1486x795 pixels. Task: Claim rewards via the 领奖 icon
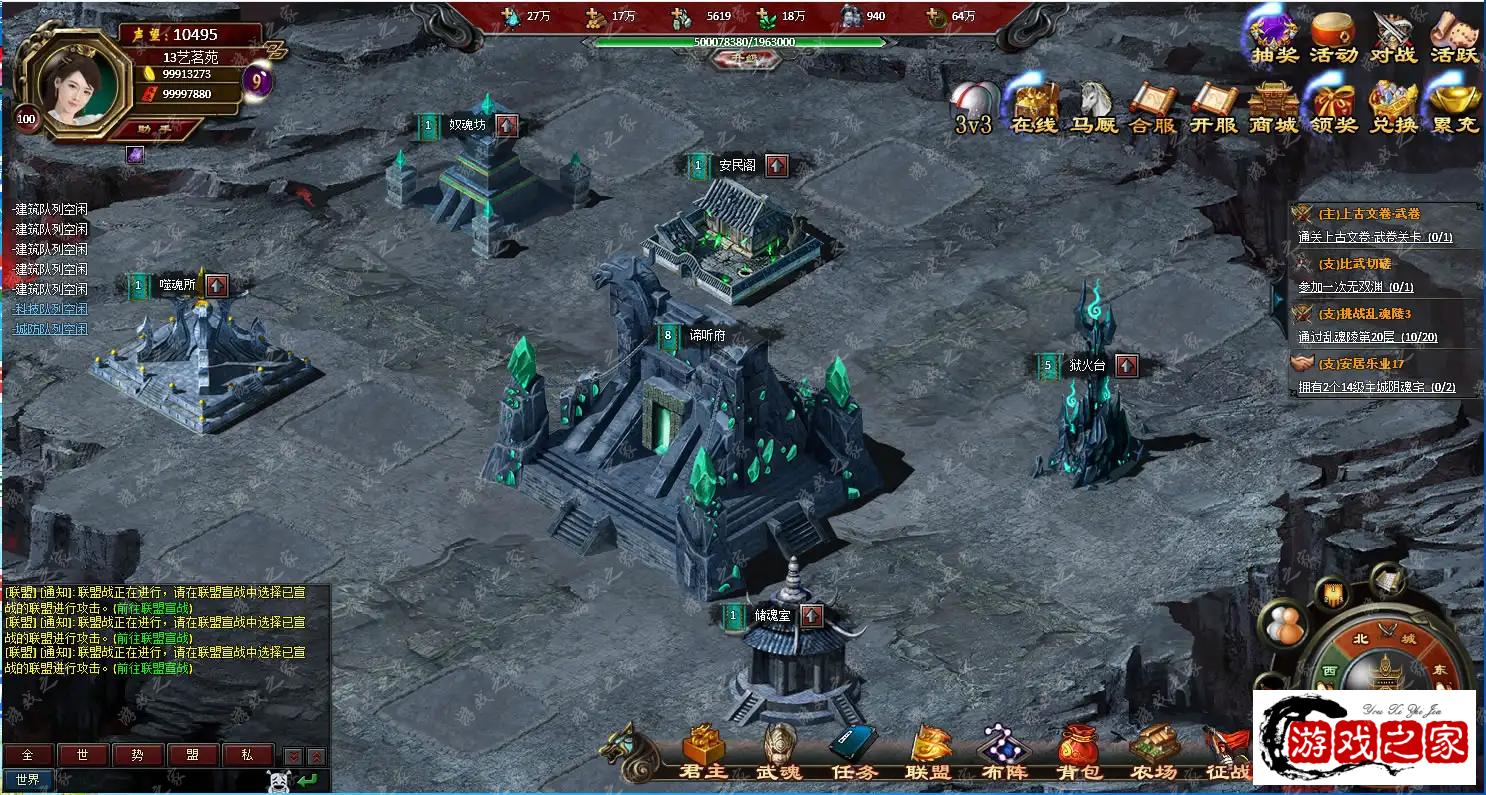tap(1333, 109)
